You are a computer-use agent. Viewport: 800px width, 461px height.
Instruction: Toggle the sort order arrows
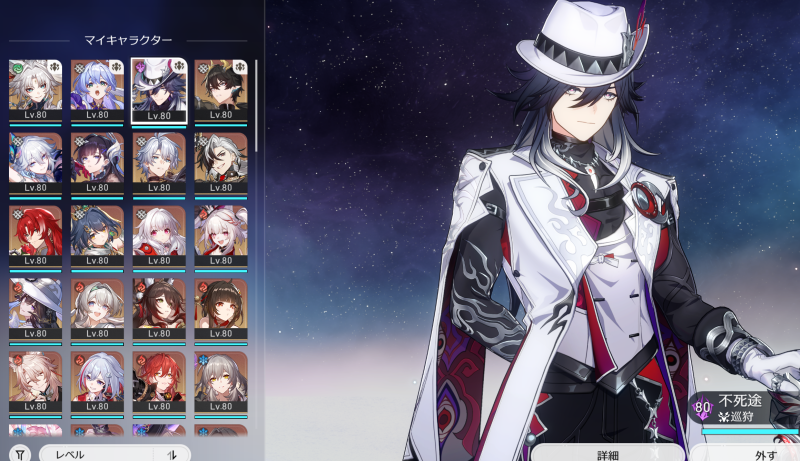[171, 453]
